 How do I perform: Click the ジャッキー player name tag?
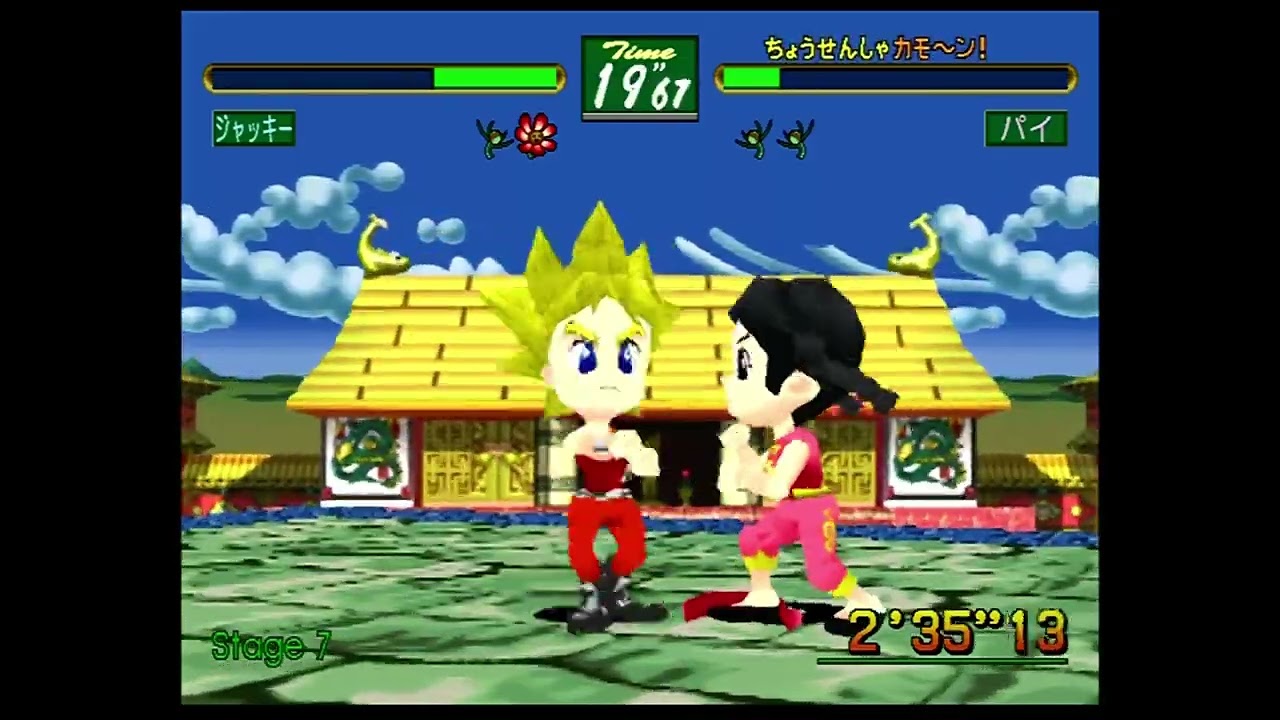(x=254, y=128)
